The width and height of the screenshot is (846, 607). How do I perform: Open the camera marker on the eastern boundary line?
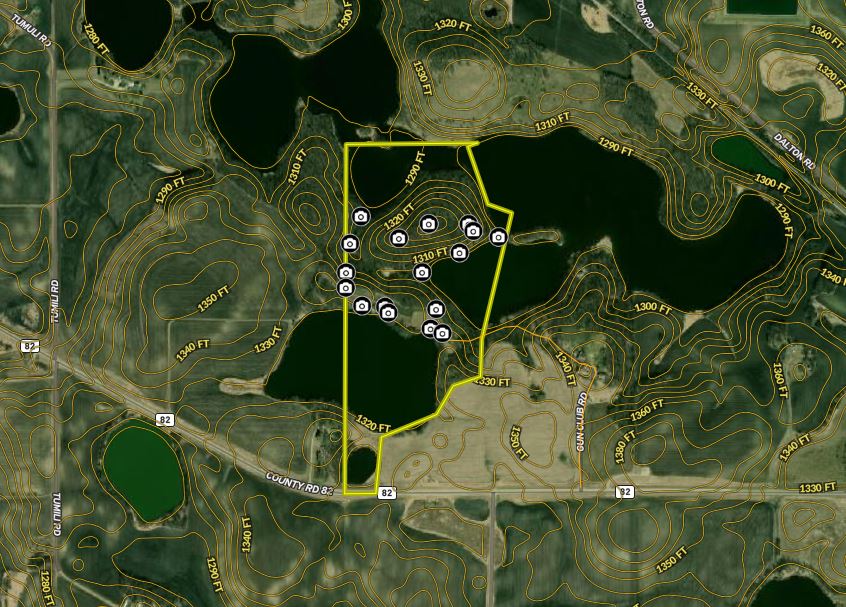(x=498, y=237)
